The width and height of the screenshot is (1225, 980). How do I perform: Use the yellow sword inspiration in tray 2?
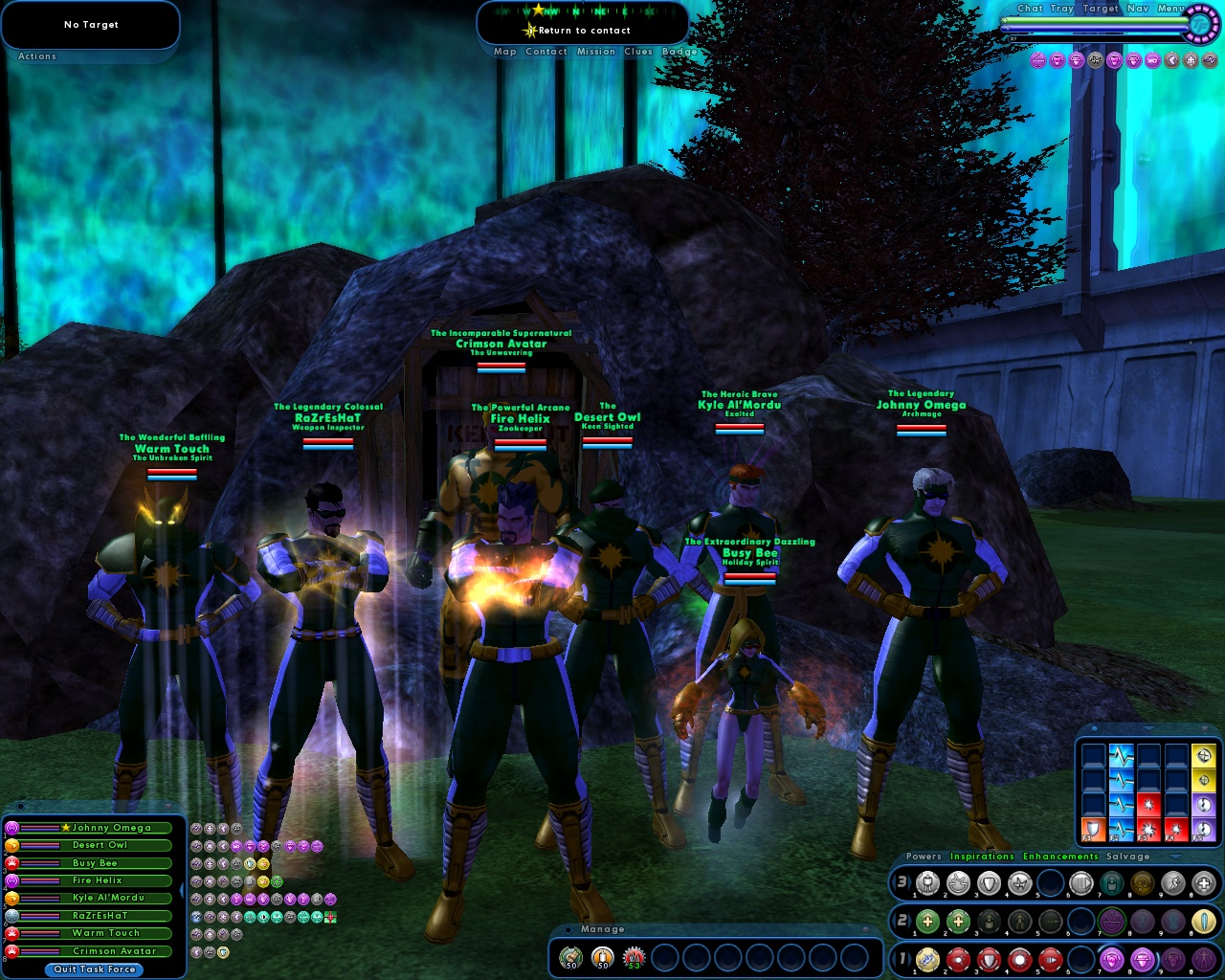[1204, 921]
